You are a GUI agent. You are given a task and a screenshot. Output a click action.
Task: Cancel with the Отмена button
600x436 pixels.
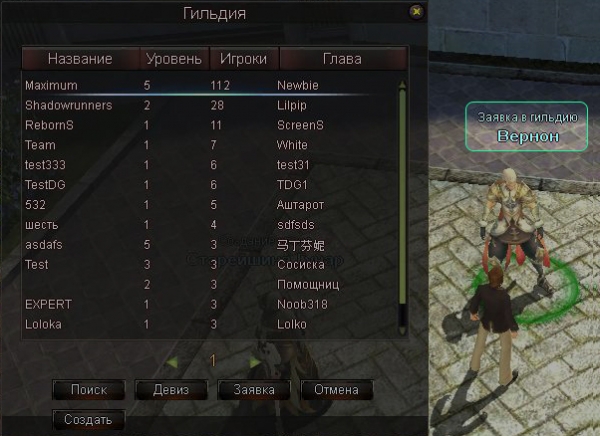pos(336,389)
